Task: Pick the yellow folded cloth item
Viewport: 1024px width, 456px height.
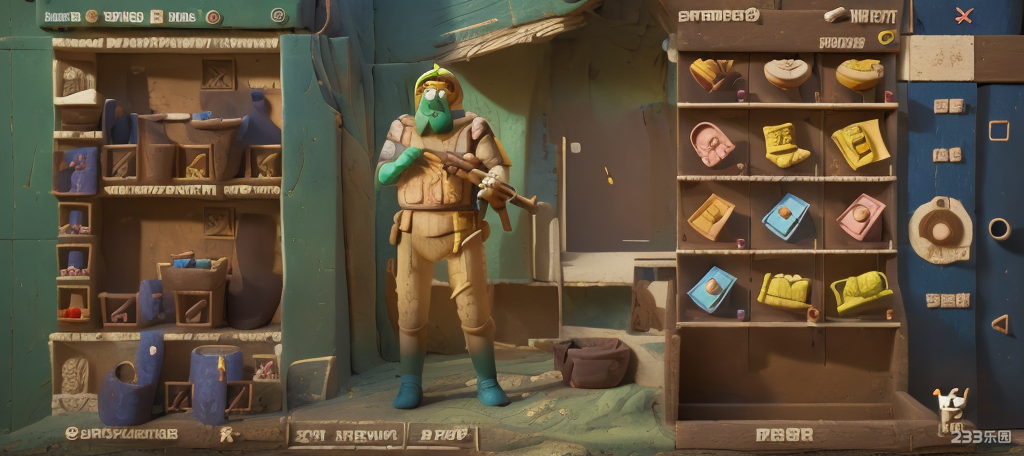Action: (x=859, y=143)
